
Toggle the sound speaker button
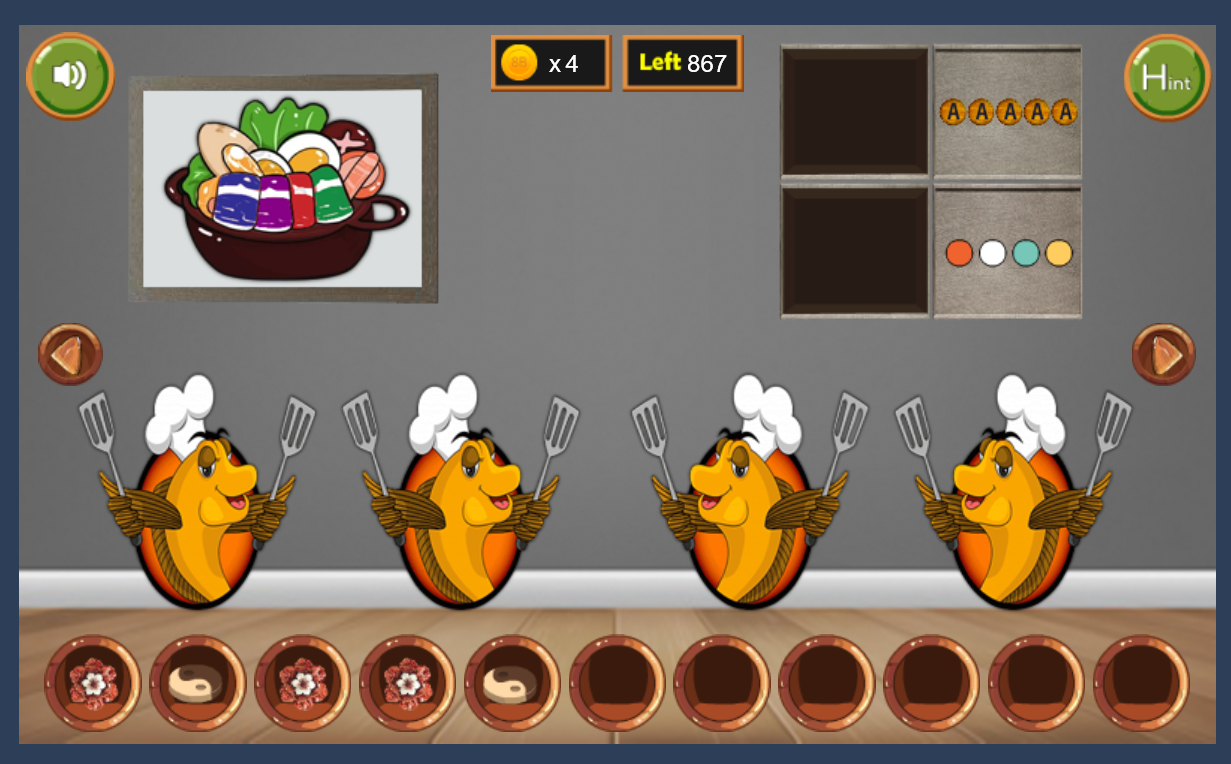(x=69, y=75)
